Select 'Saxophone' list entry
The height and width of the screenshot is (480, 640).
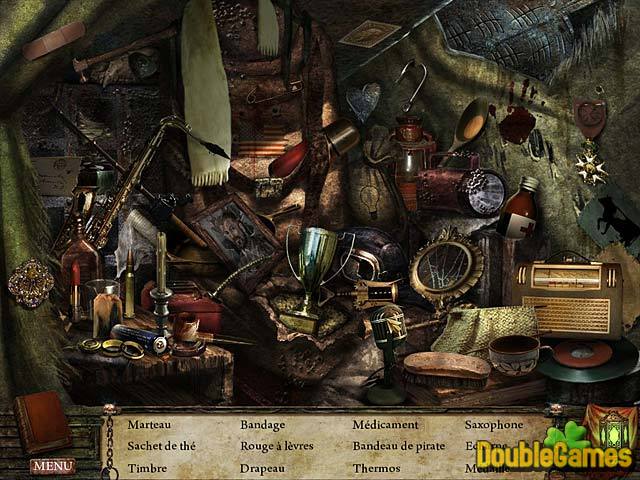point(494,424)
